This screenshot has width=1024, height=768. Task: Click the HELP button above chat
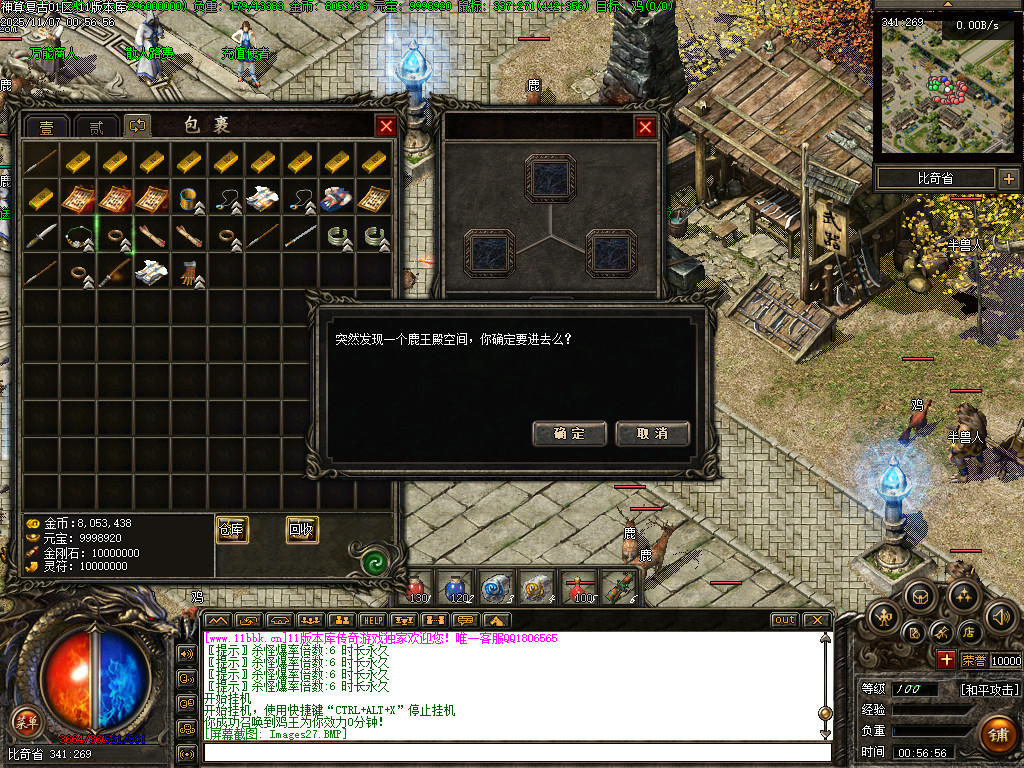pos(372,620)
